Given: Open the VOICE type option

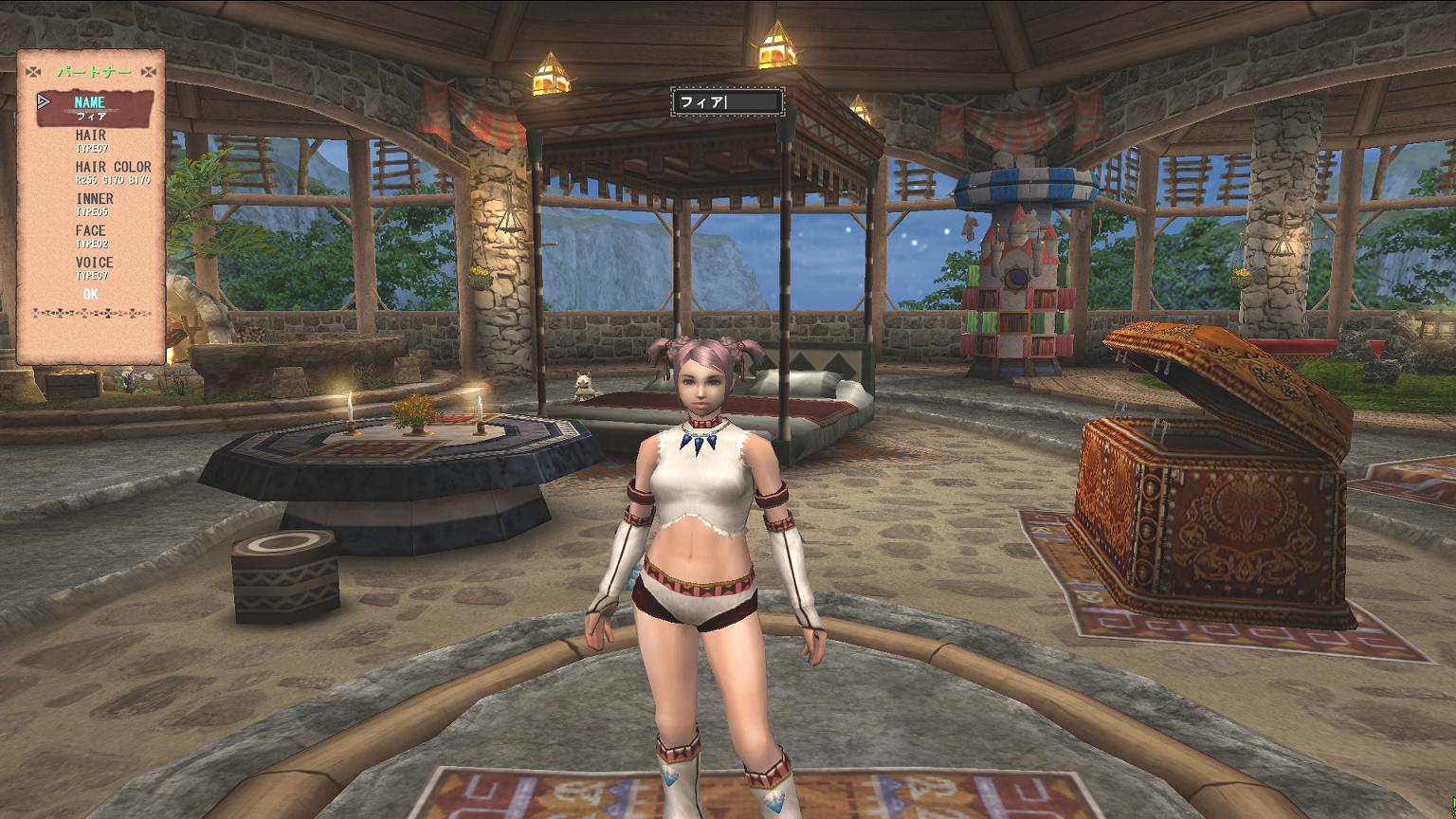Looking at the screenshot, I should [94, 267].
